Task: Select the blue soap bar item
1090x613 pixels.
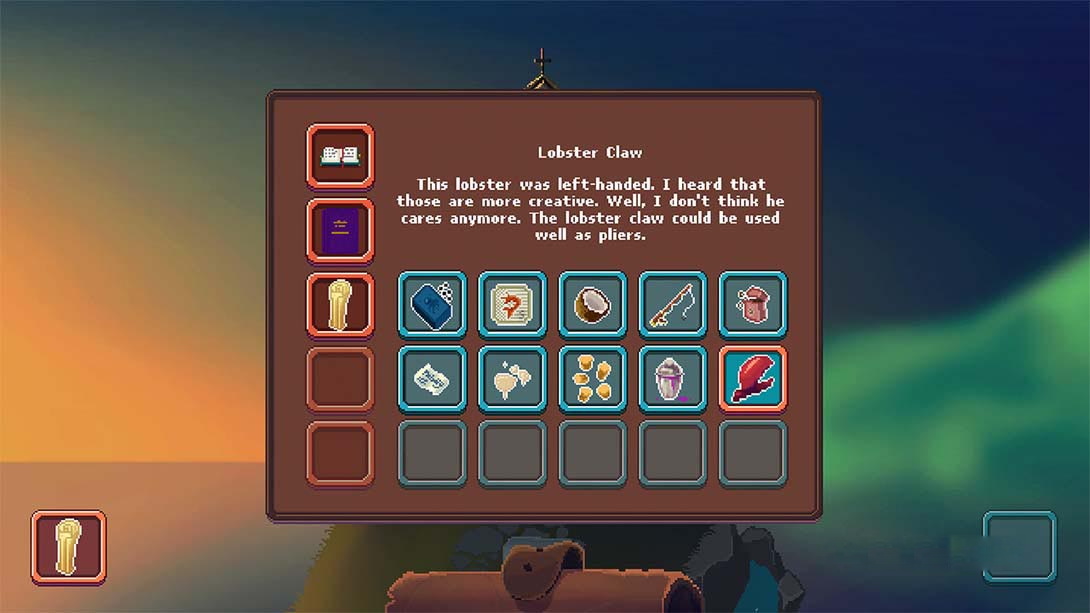Action: click(432, 304)
